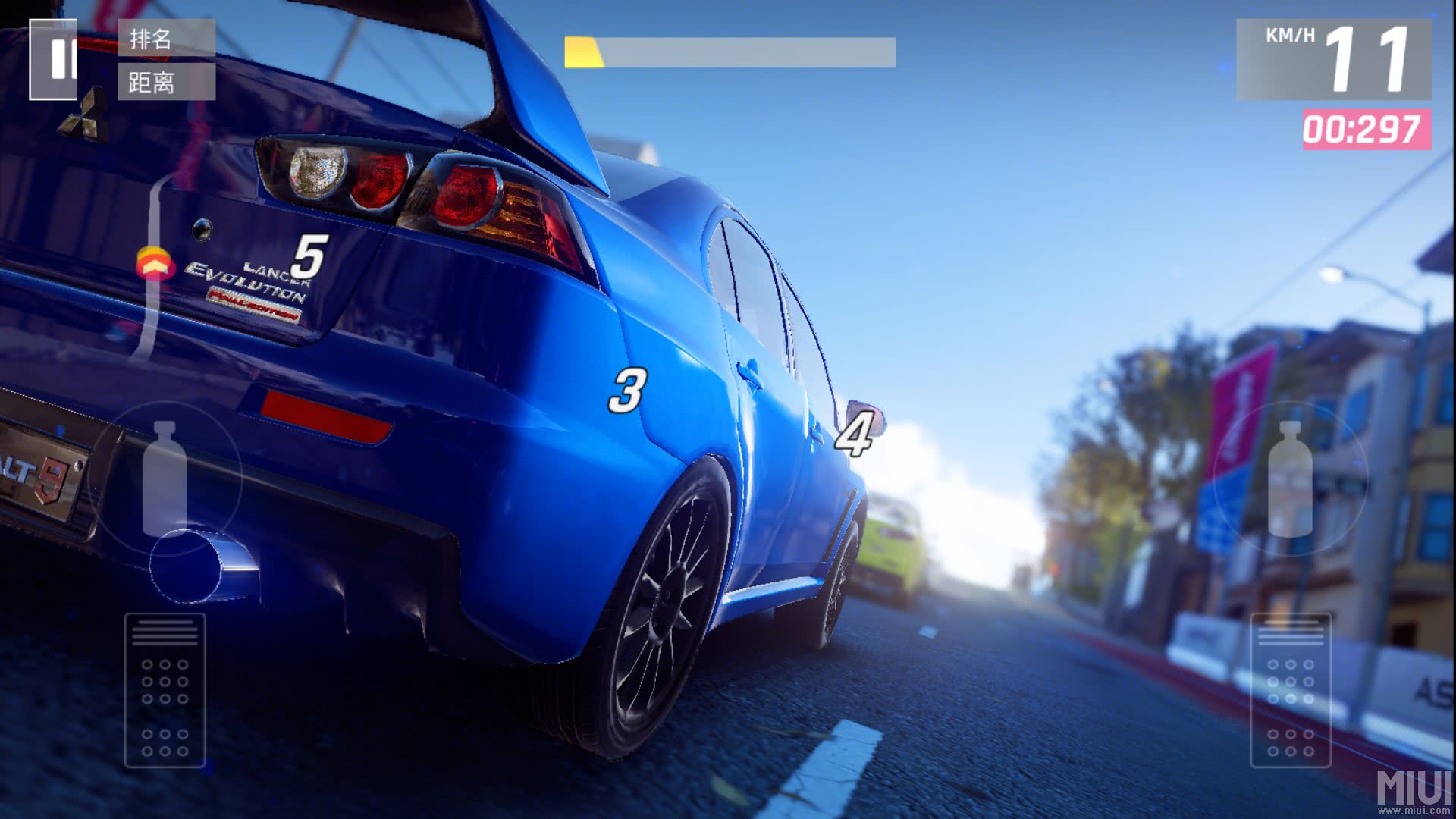Activate the right-hand nitro bottle button
This screenshot has width=1456, height=819.
coord(1290,479)
